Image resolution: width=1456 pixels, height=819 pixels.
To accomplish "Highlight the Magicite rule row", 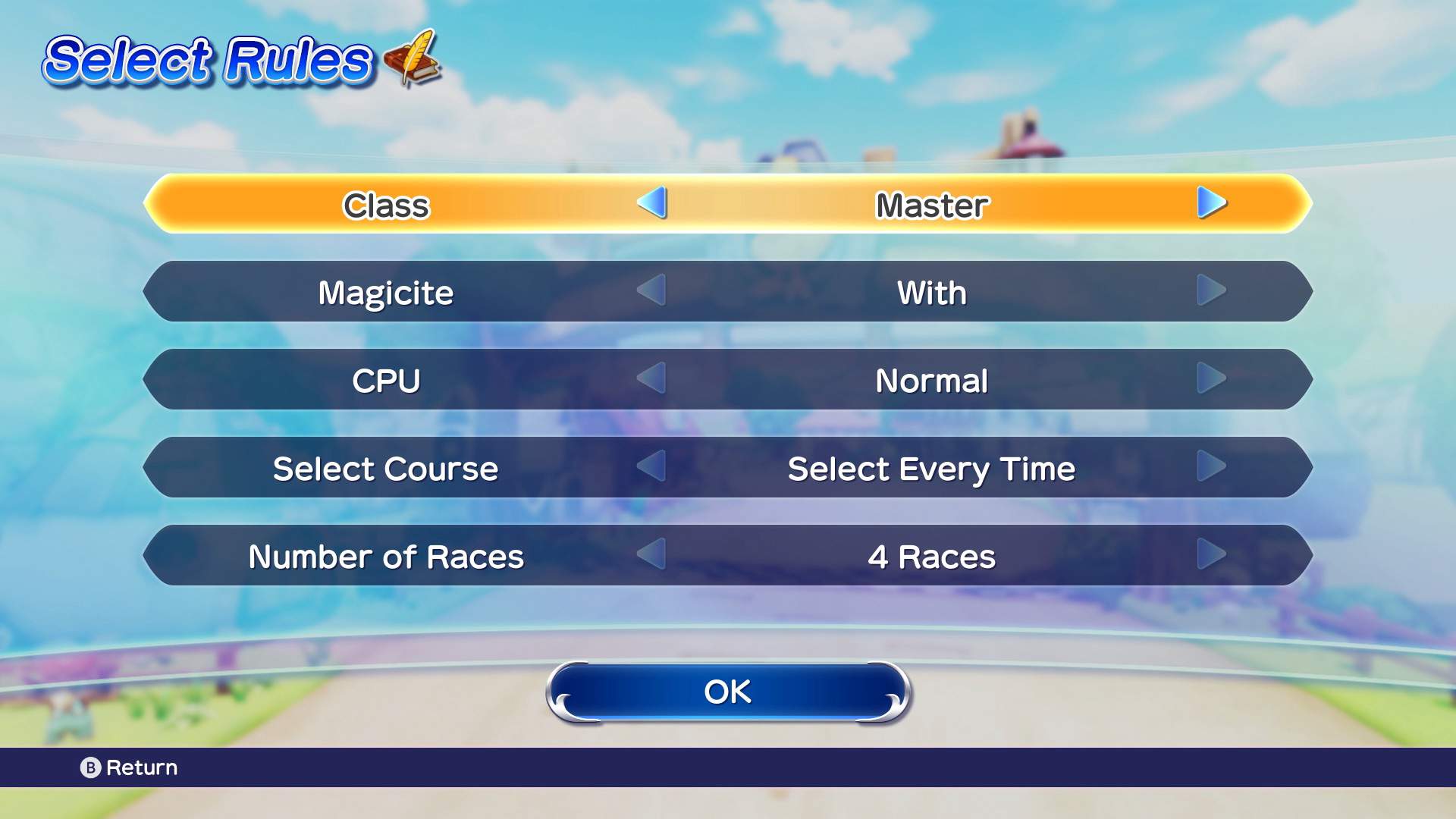I will 386,293.
